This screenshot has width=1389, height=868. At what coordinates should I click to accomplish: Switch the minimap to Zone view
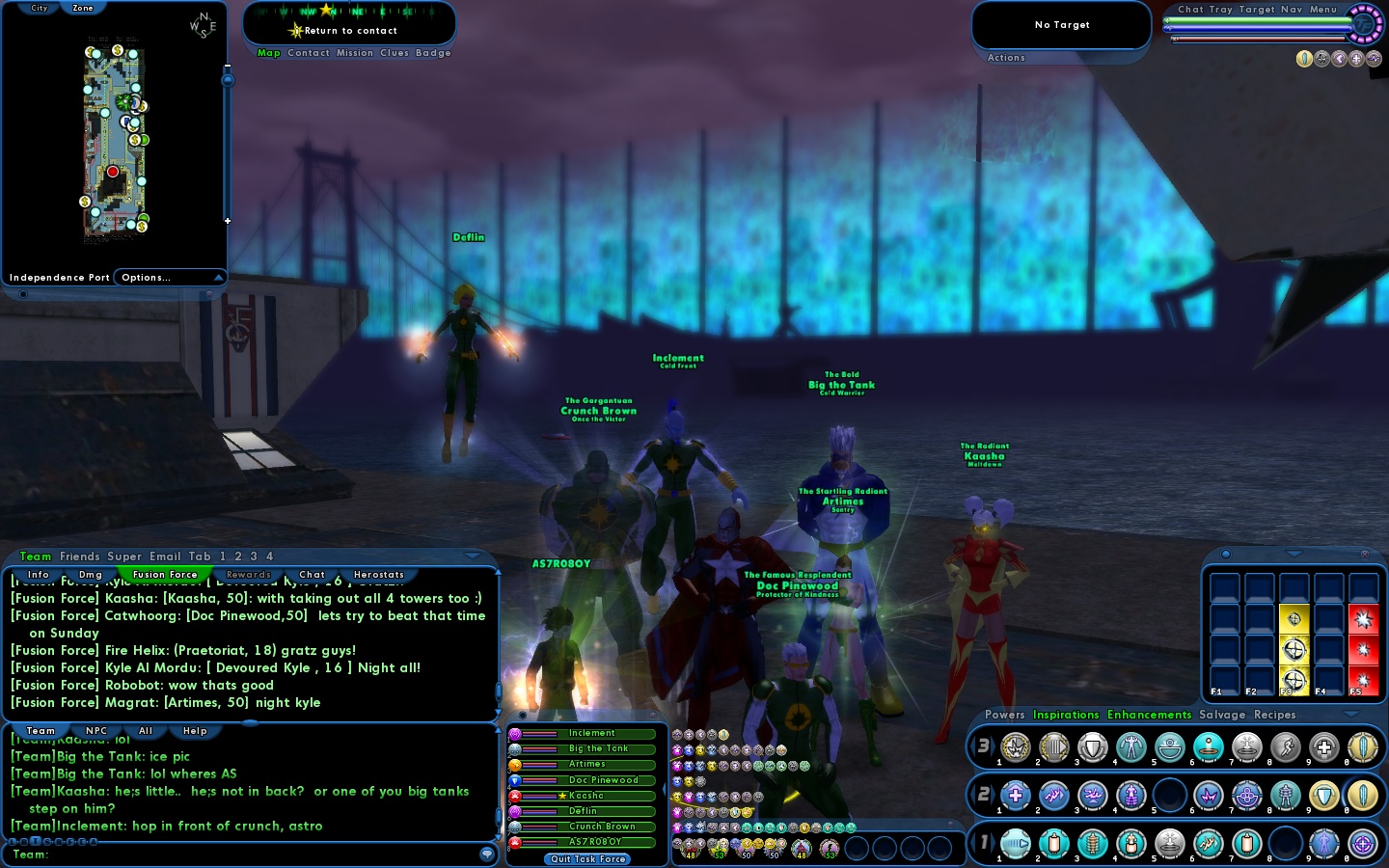coord(82,8)
